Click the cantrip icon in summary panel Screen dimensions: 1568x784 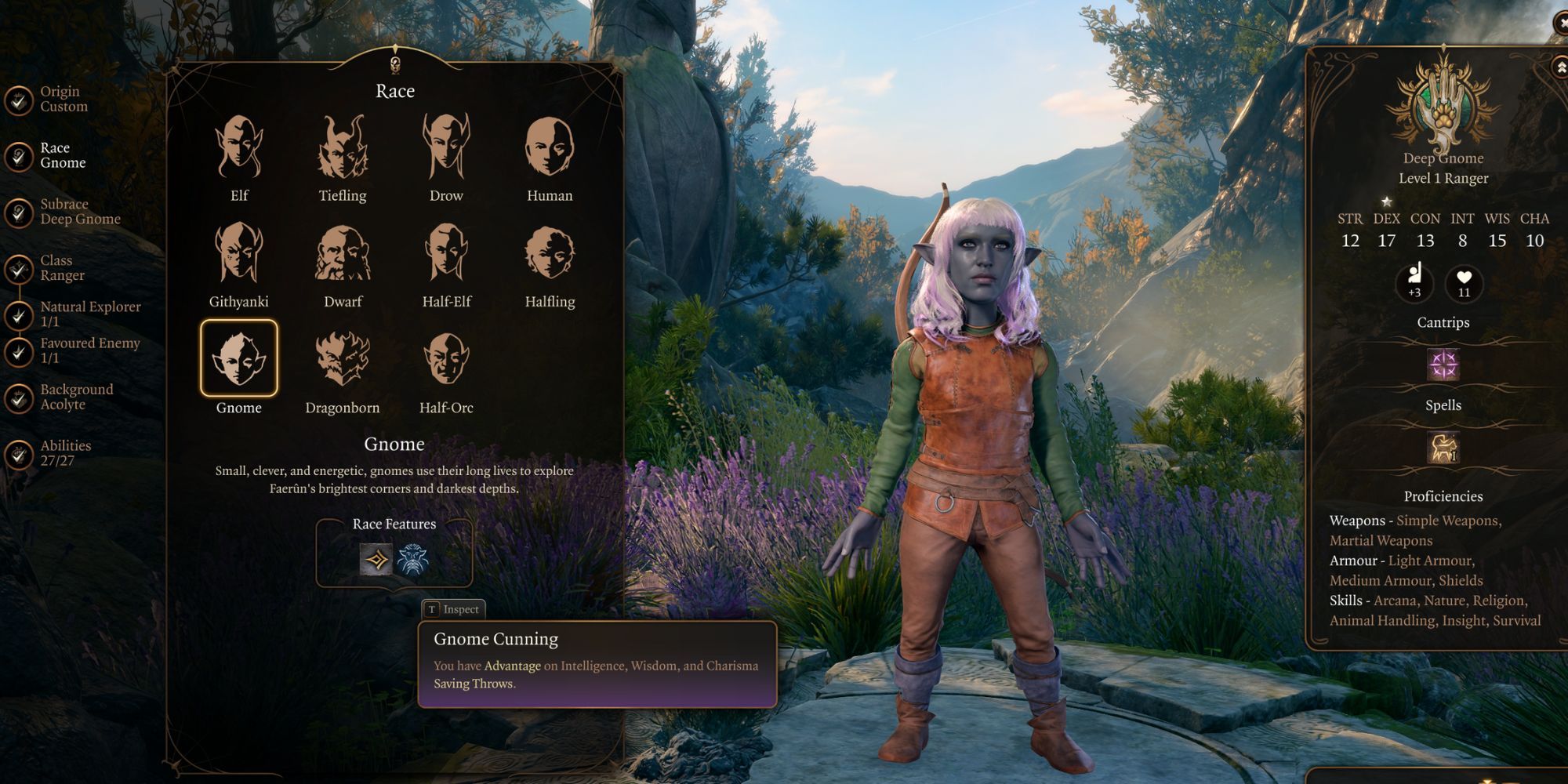(x=1443, y=365)
